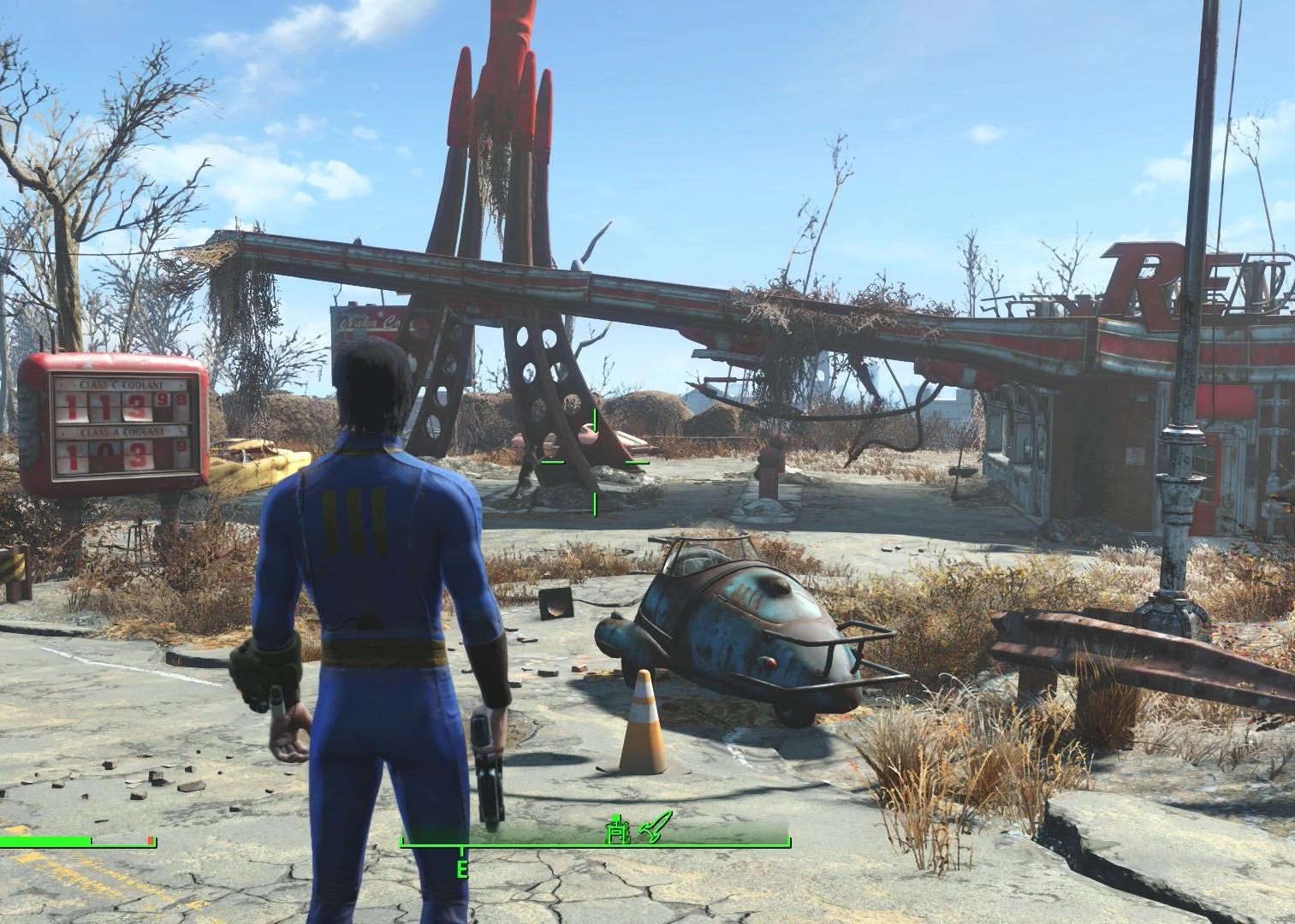Select the rocket location marker on compass
The height and width of the screenshot is (924, 1295).
click(656, 826)
